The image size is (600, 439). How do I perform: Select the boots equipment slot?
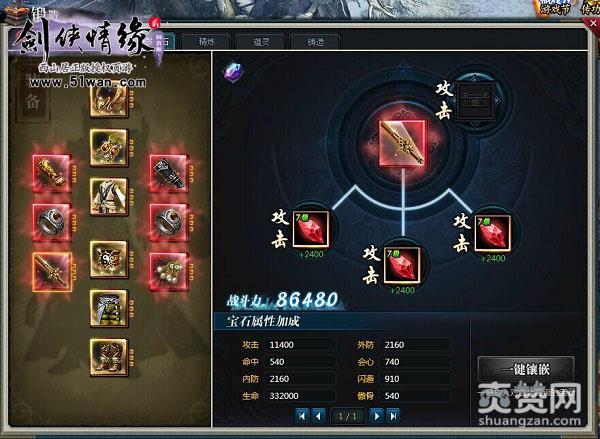(x=107, y=357)
